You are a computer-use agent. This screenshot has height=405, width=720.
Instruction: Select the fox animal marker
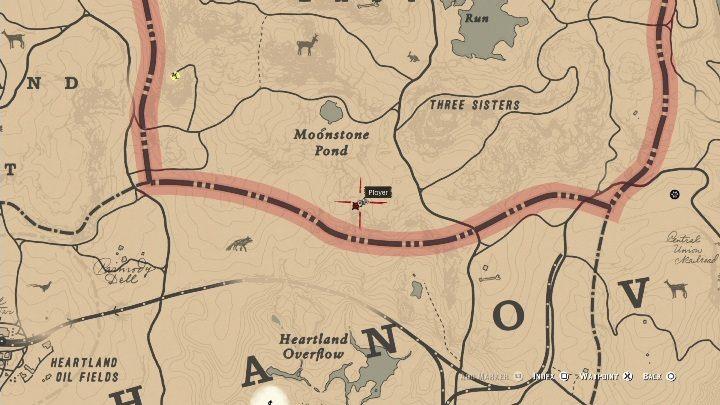[x=238, y=243]
